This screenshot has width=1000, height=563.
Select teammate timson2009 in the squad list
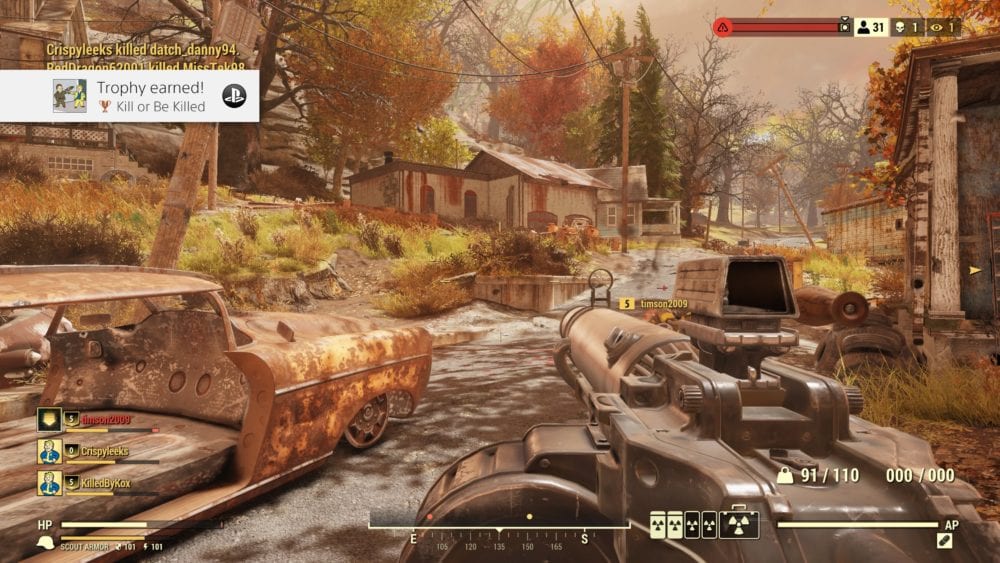point(106,420)
